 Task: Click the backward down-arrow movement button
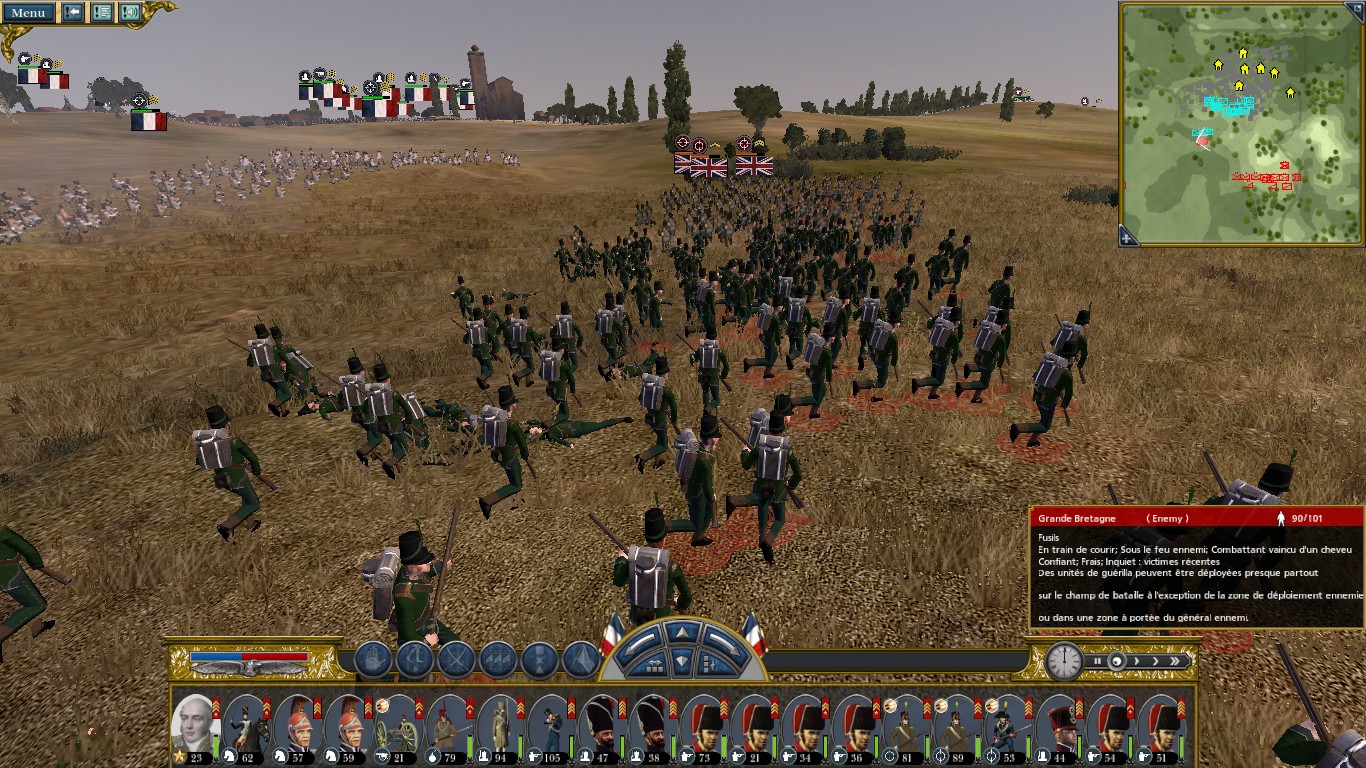681,660
